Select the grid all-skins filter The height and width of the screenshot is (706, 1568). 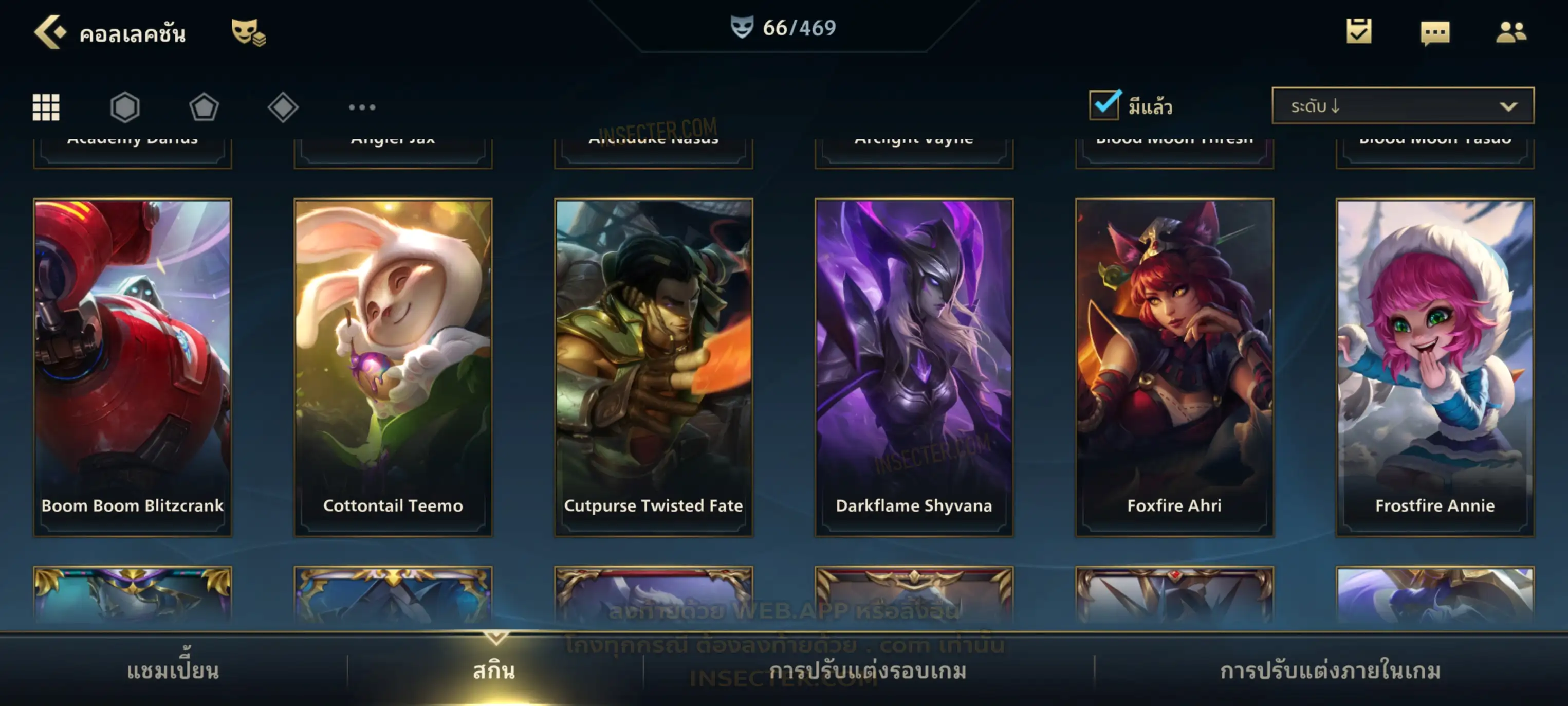pos(46,107)
